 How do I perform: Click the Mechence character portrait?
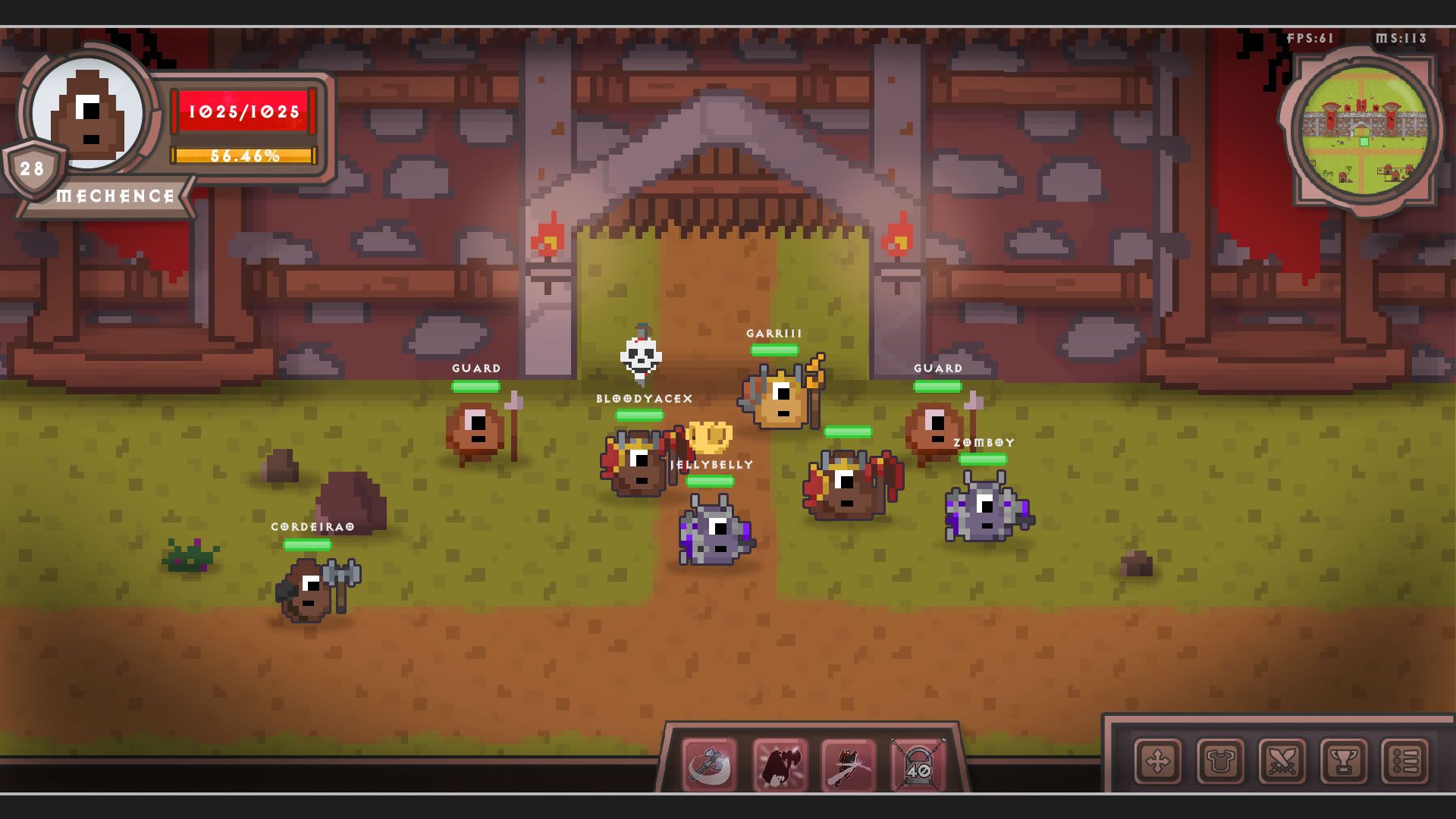[x=89, y=114]
